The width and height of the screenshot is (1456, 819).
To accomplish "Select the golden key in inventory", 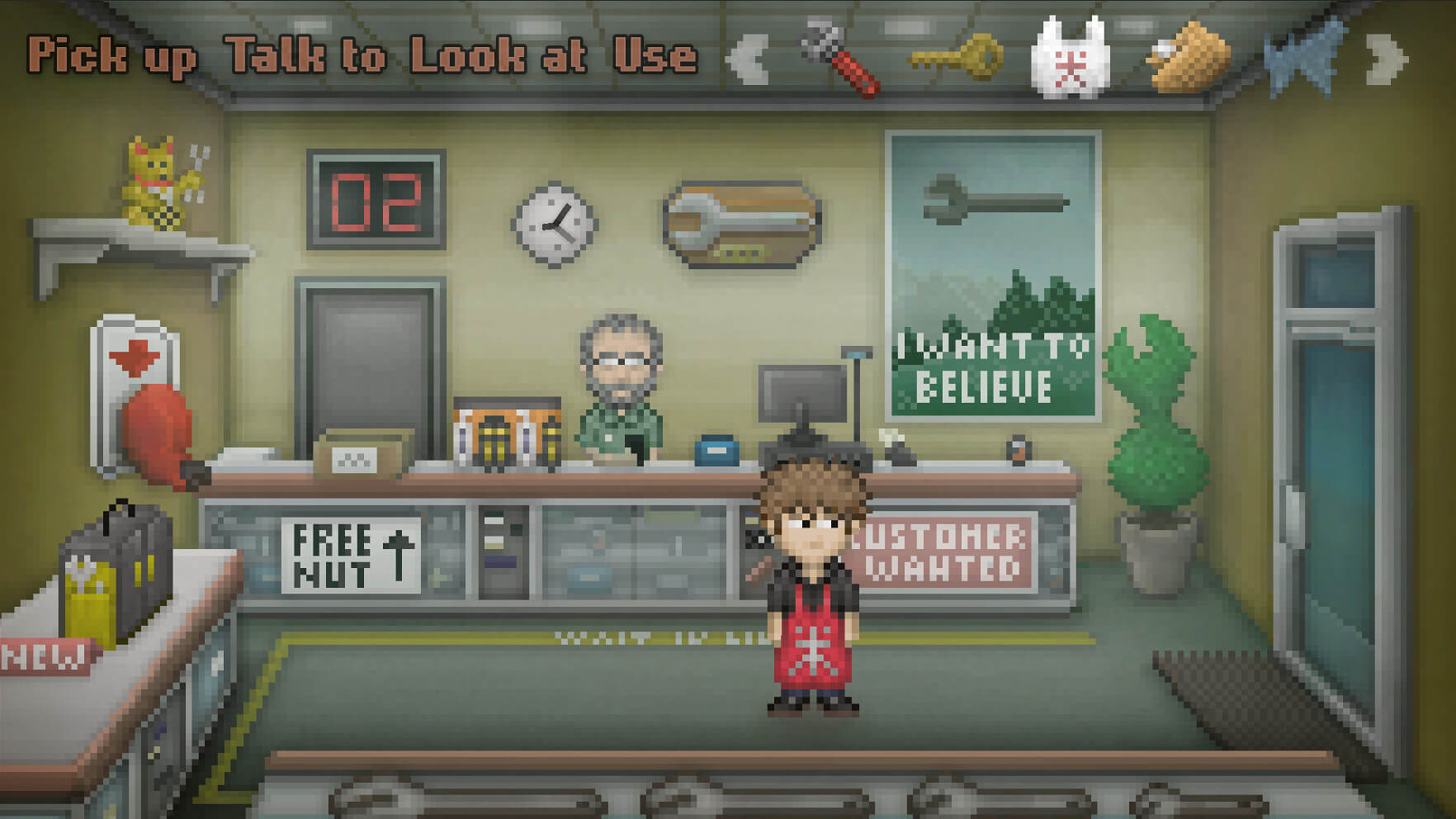I will pos(957,58).
